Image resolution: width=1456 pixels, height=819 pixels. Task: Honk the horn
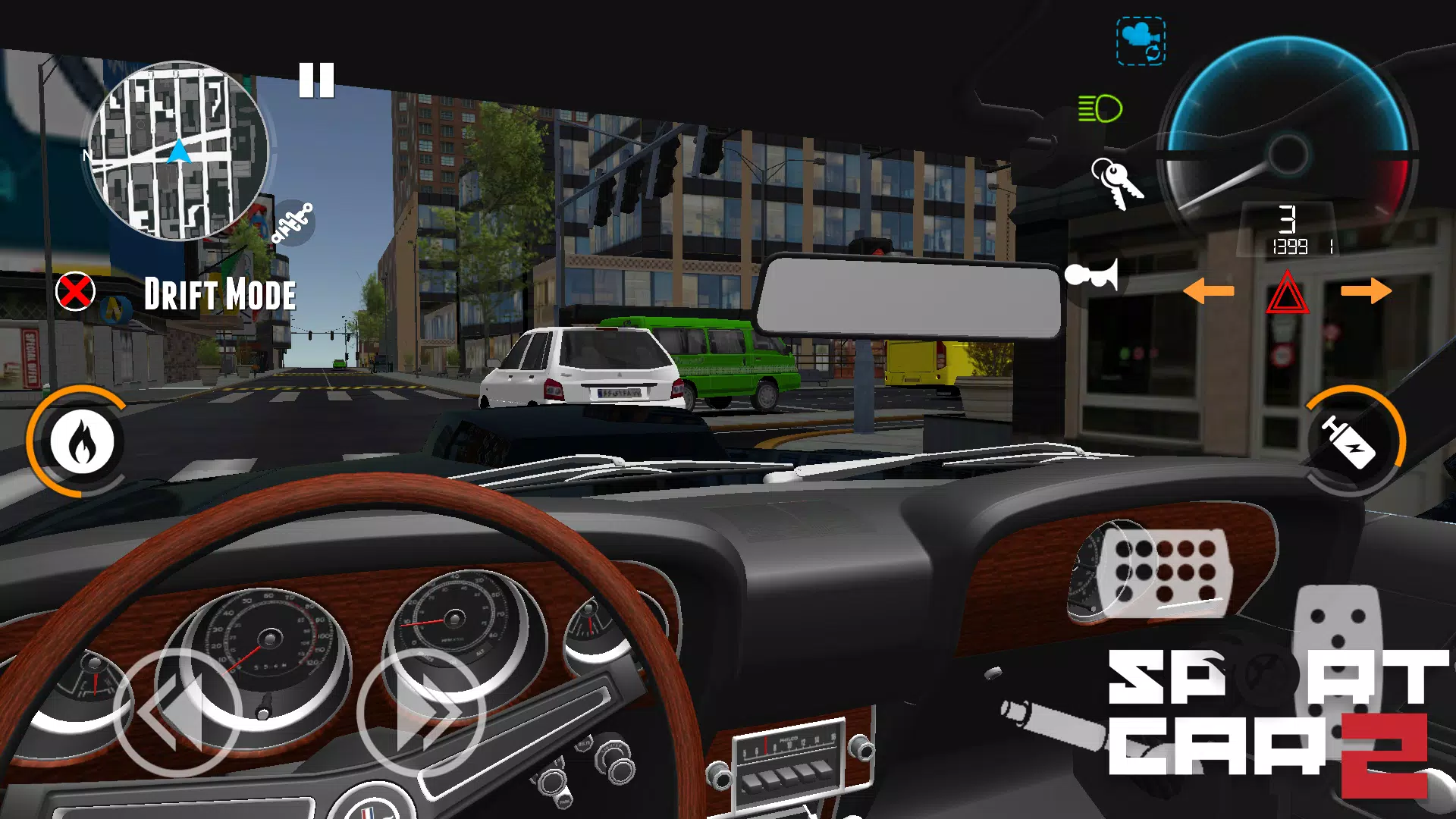pos(1092,275)
